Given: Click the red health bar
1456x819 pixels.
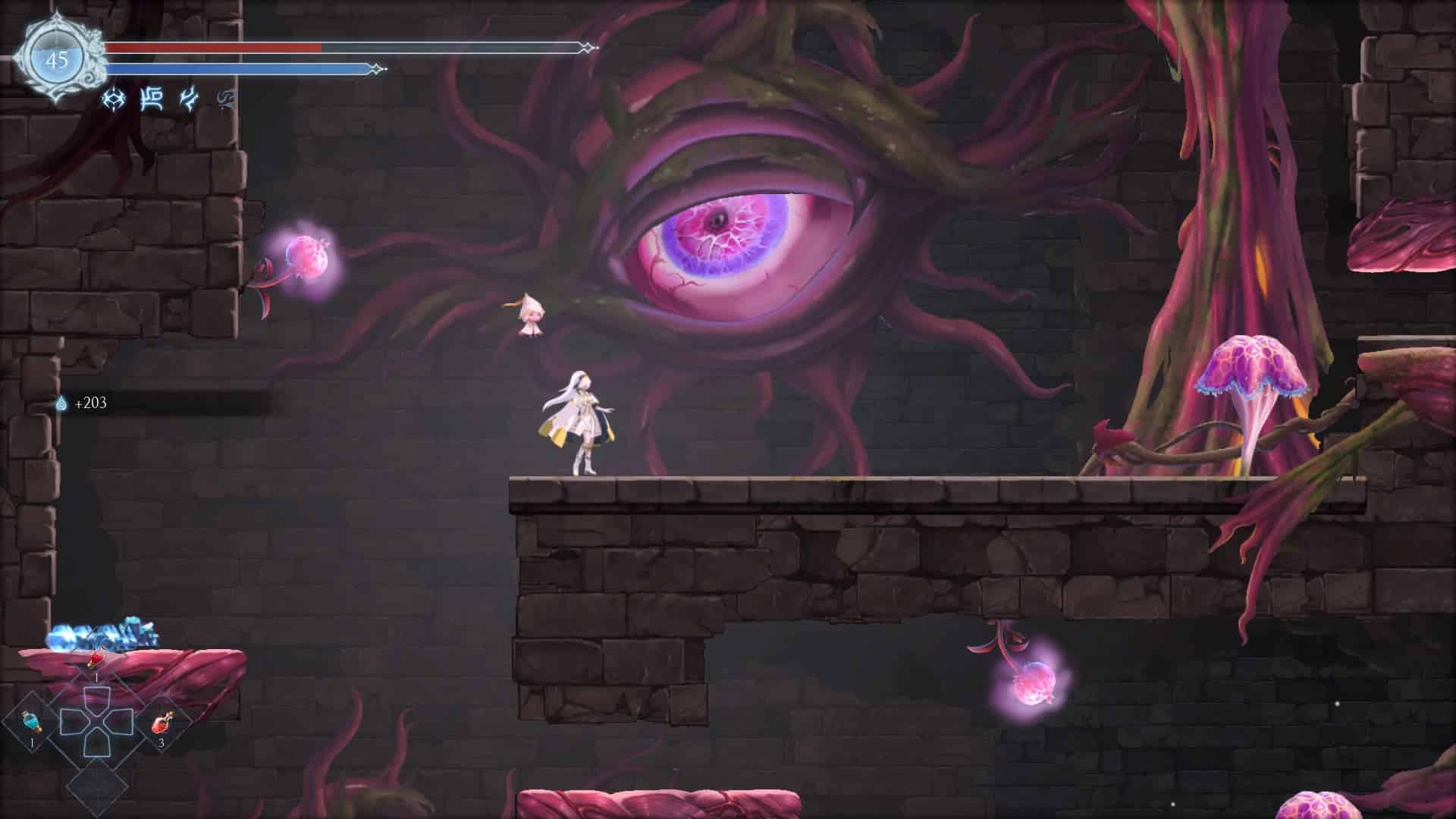Looking at the screenshot, I should coord(212,49).
